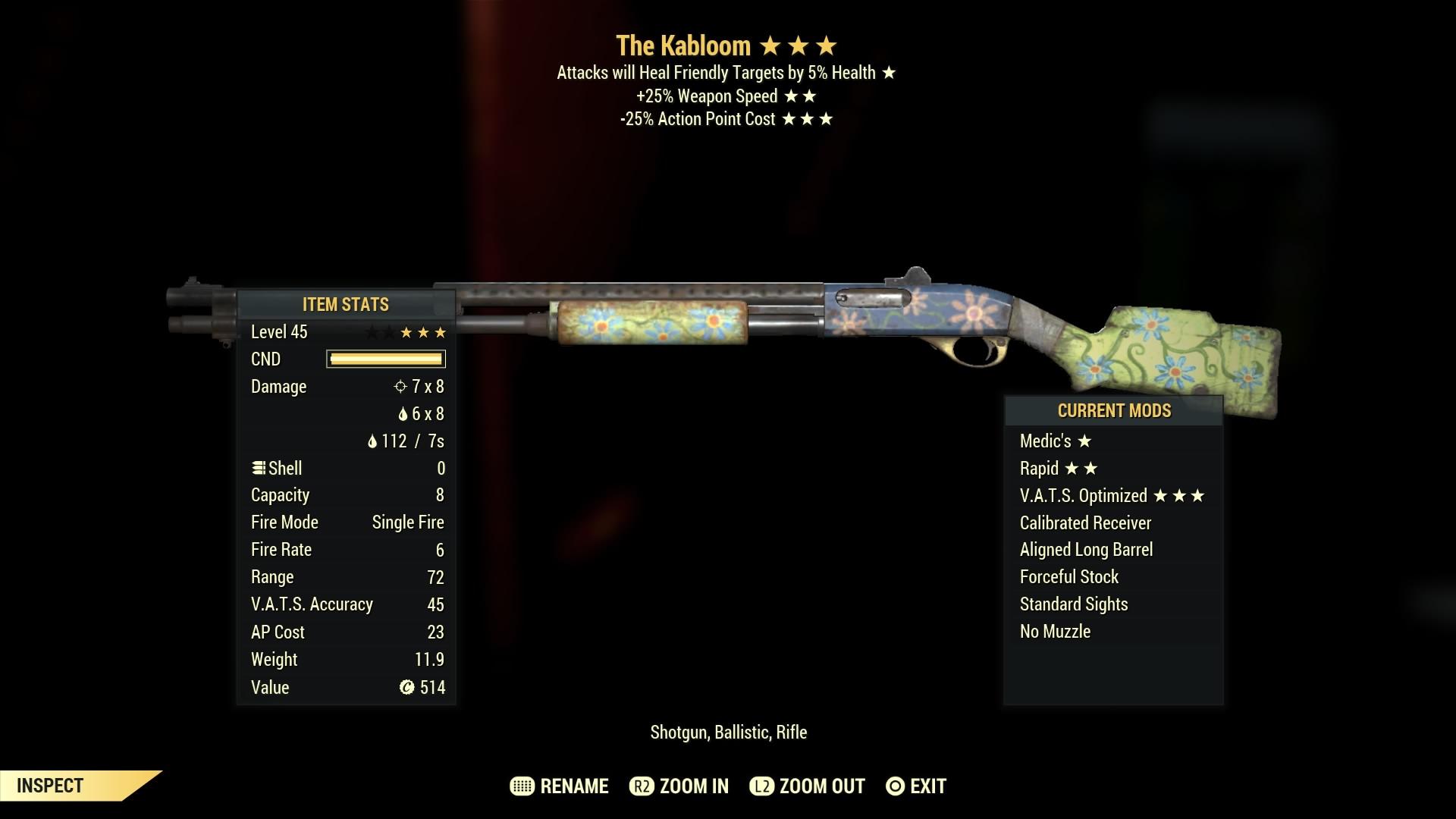This screenshot has height=819, width=1456.
Task: Toggle the third star on The Kabloom title
Action: point(827,45)
